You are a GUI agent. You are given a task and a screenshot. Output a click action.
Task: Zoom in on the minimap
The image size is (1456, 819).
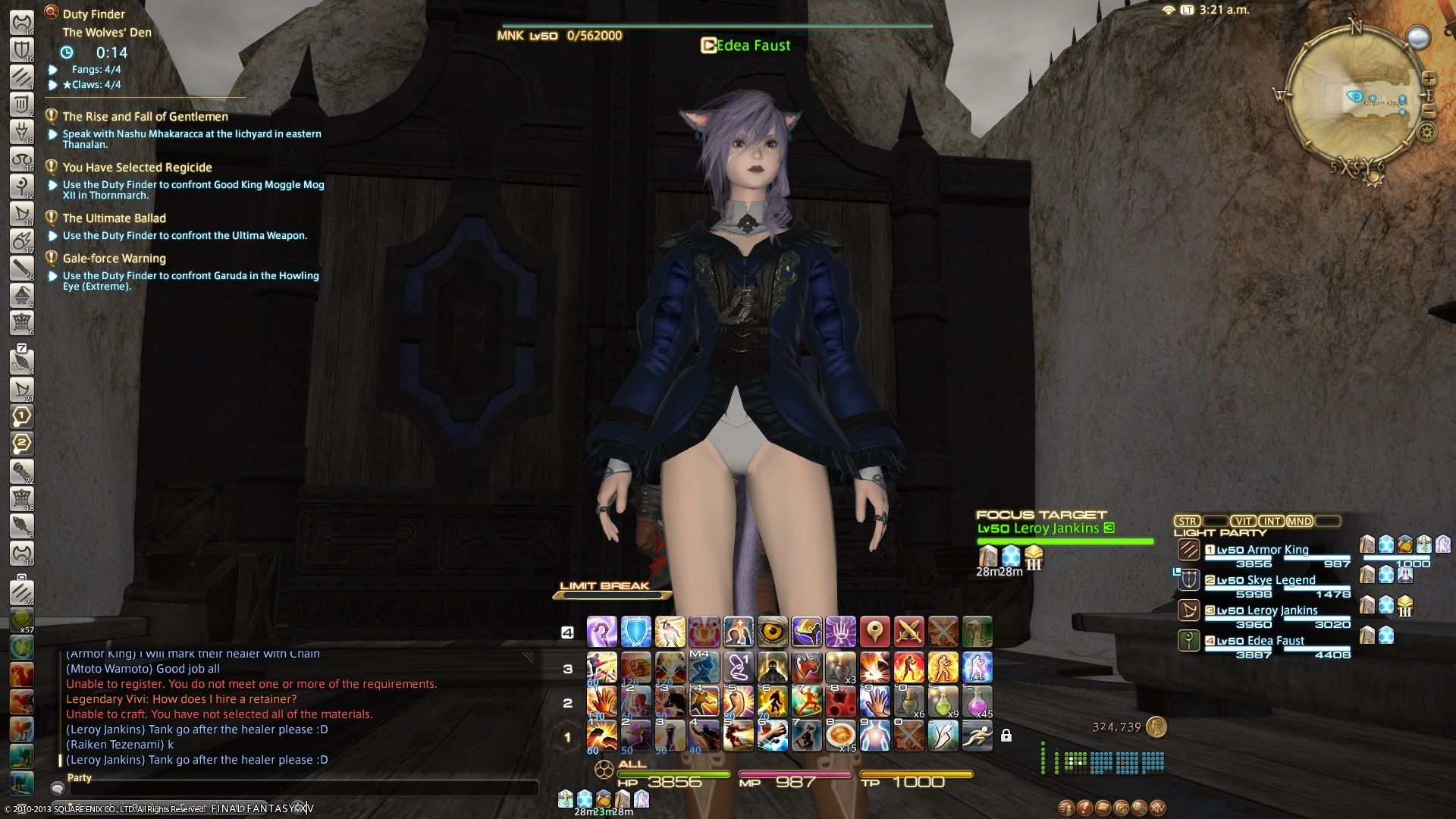point(1429,78)
